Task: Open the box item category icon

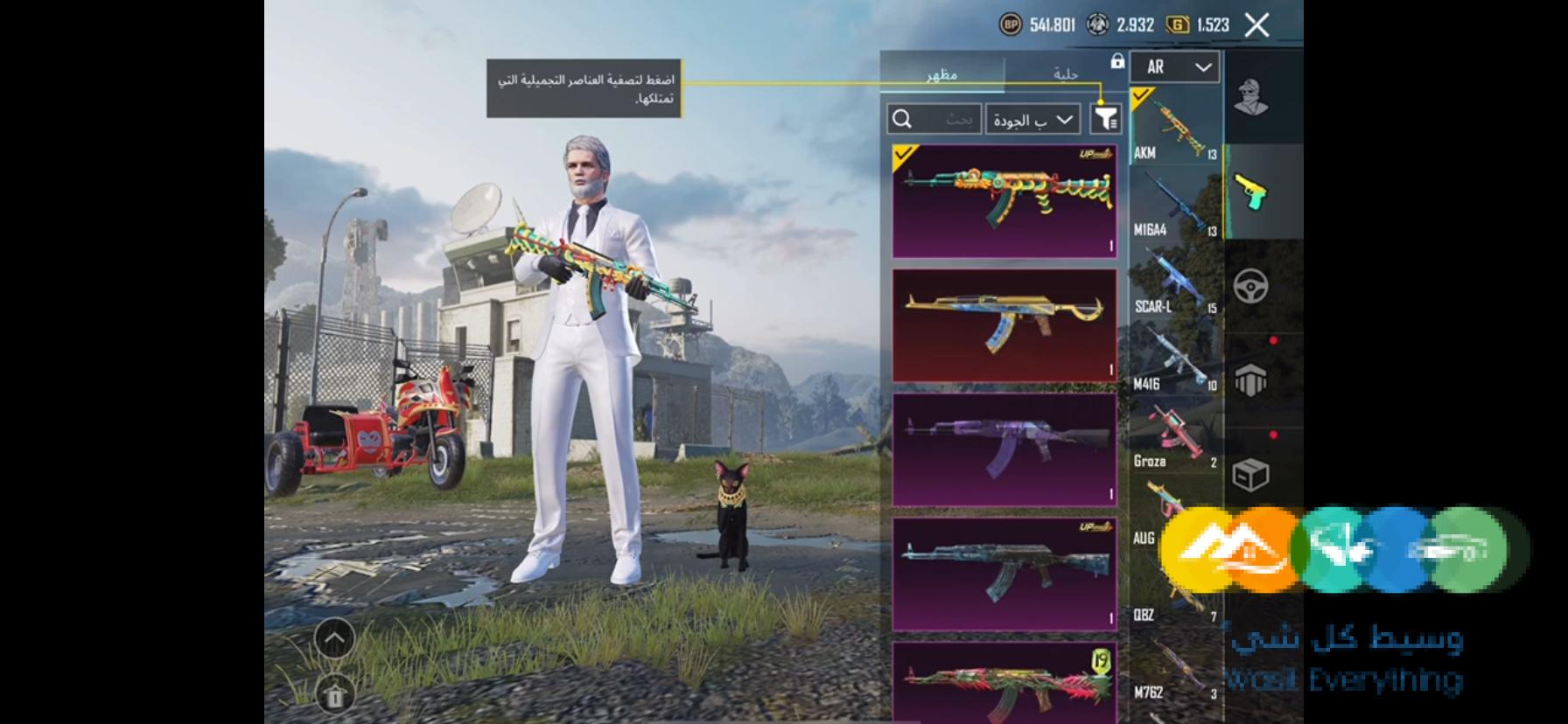Action: pyautogui.click(x=1251, y=477)
